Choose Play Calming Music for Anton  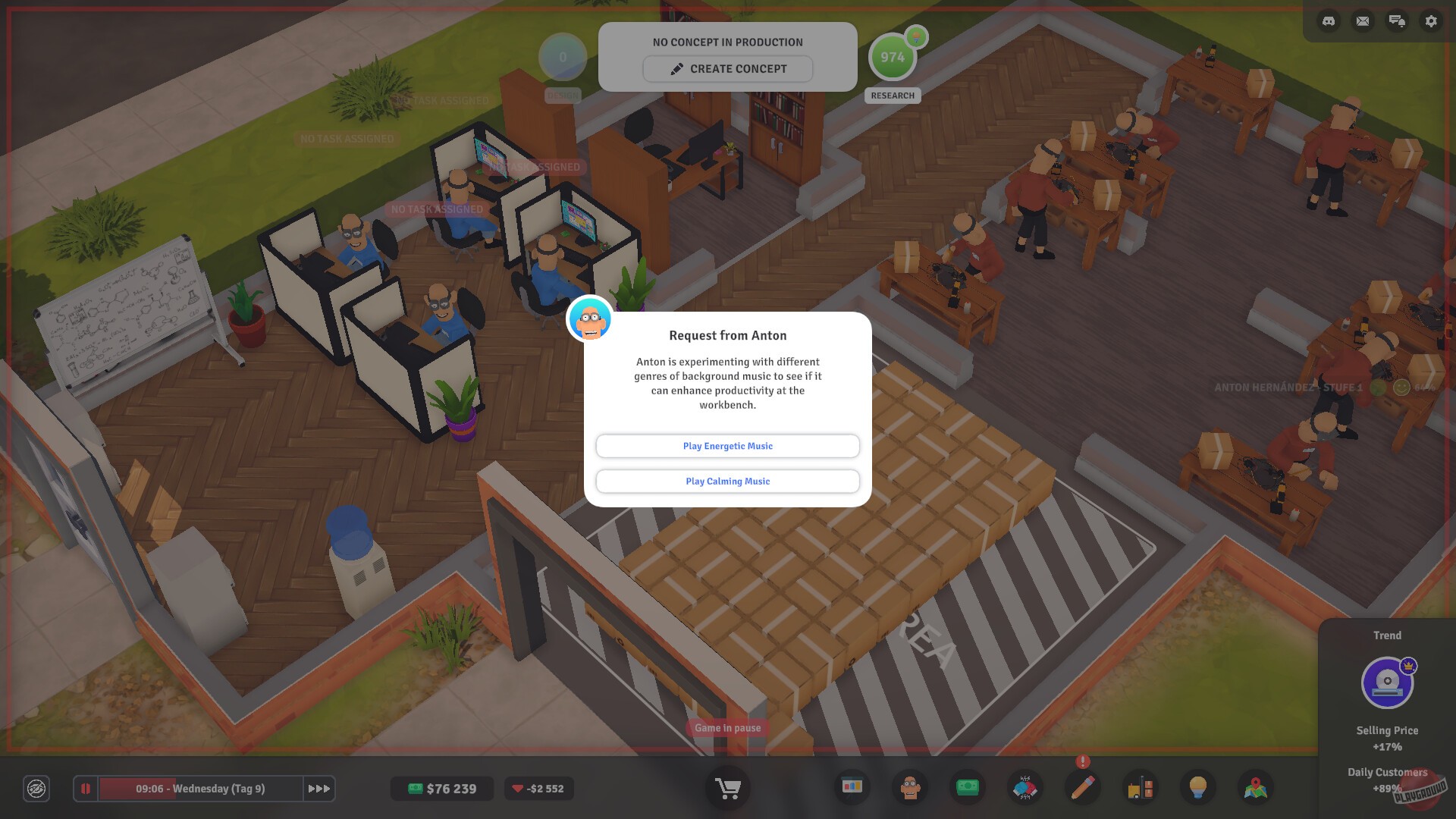click(x=726, y=481)
